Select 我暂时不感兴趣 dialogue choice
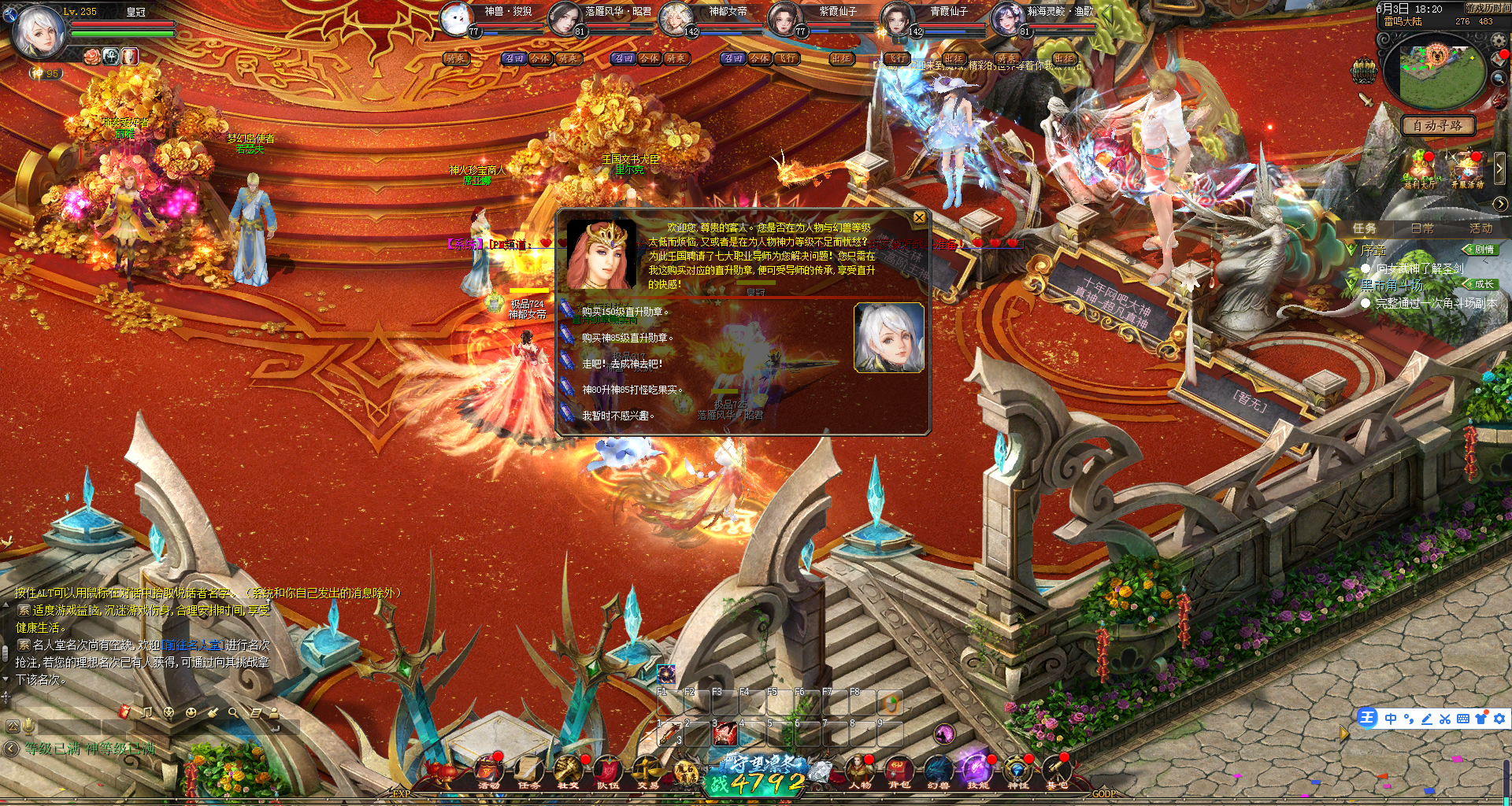 coord(618,416)
